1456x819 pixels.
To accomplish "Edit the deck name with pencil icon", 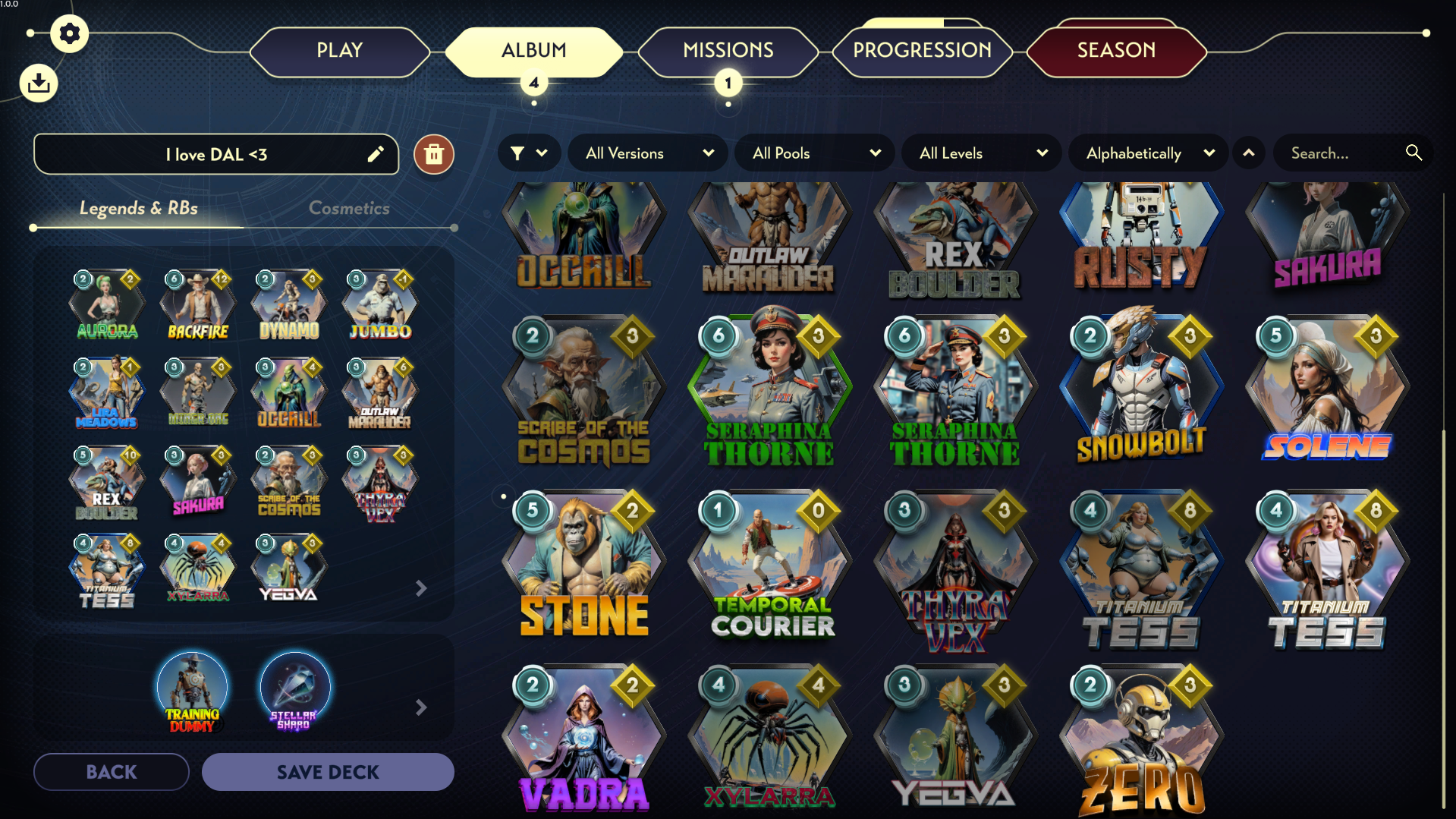I will coord(376,155).
